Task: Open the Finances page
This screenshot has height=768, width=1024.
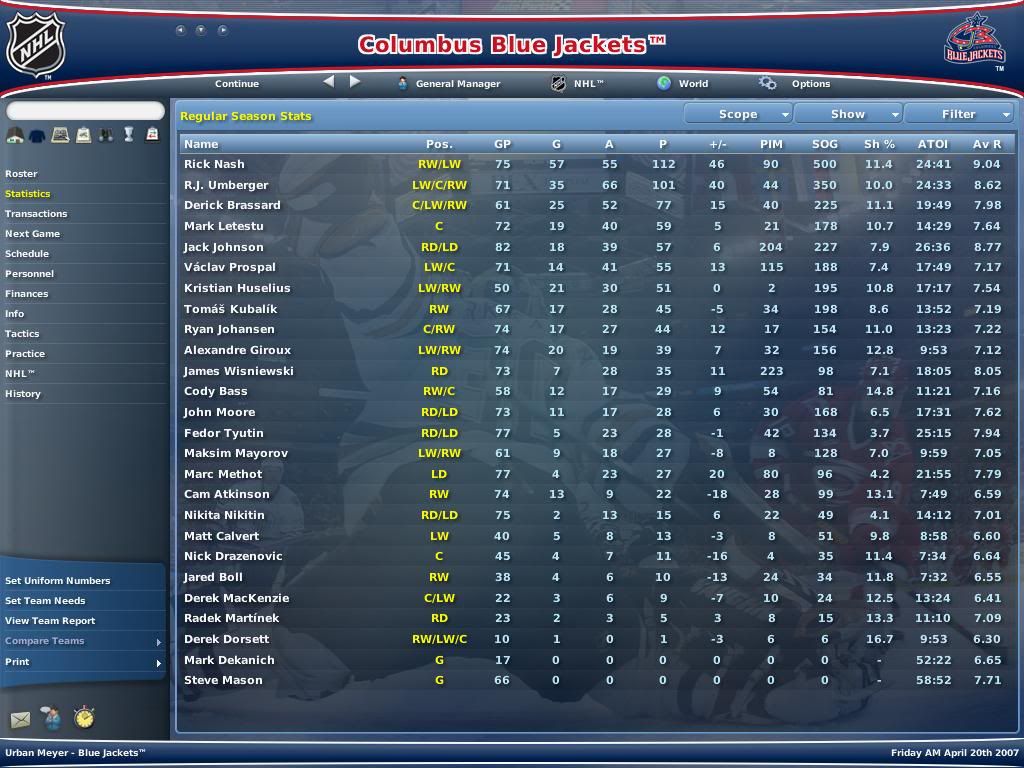Action: (27, 294)
